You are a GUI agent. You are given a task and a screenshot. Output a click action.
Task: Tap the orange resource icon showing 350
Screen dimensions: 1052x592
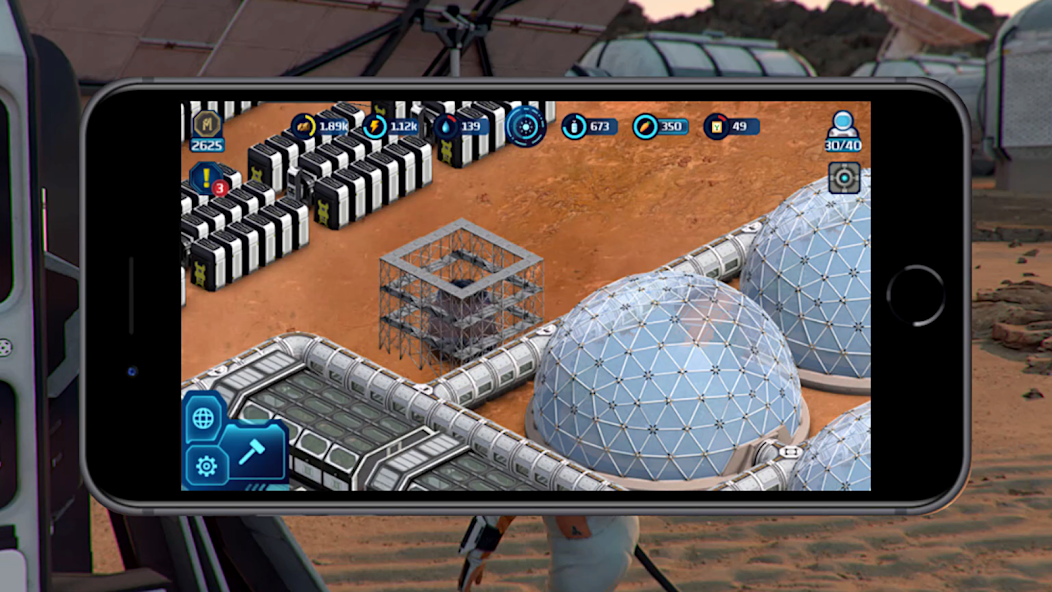point(646,127)
